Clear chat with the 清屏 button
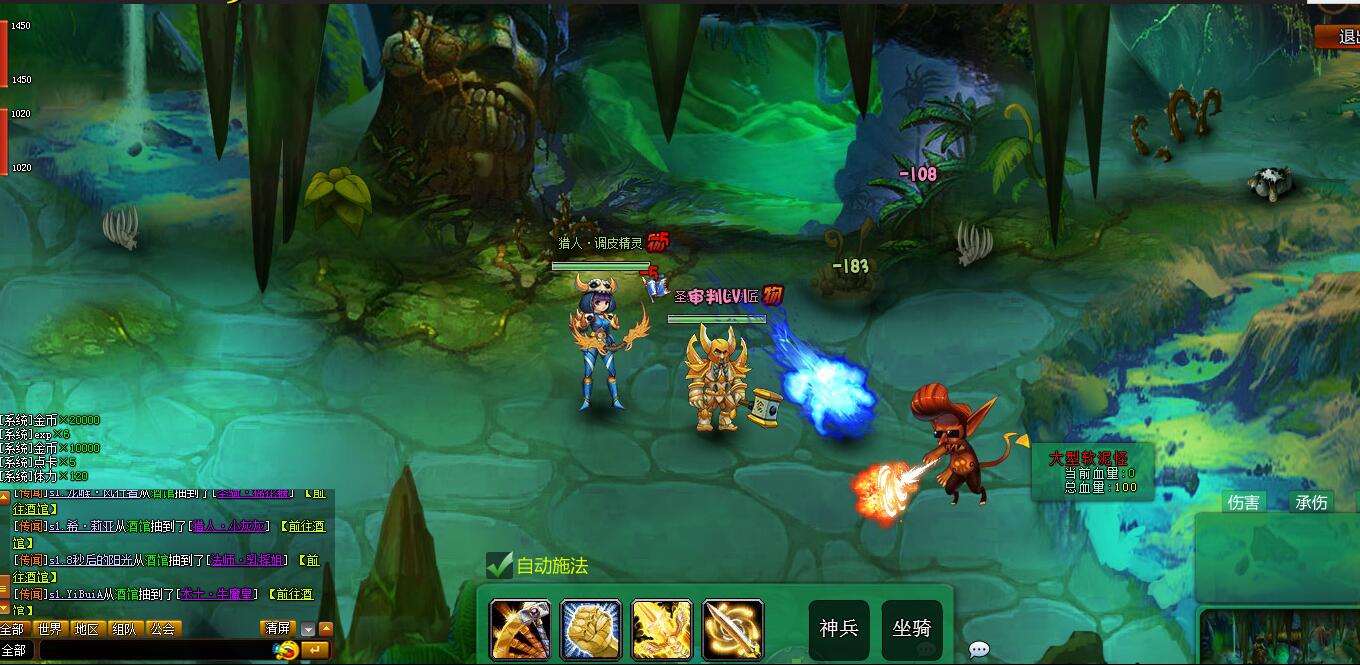 pyautogui.click(x=277, y=629)
